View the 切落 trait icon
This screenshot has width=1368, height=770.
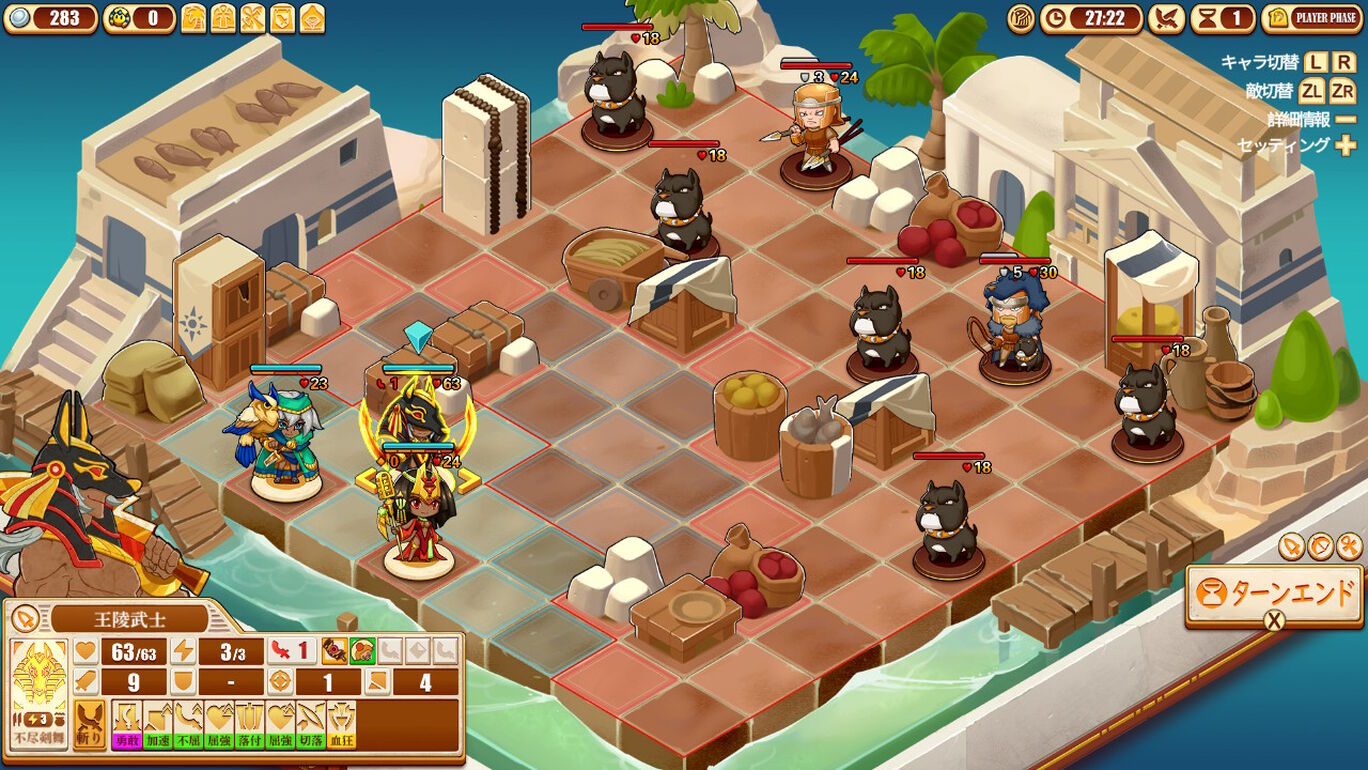(x=310, y=726)
